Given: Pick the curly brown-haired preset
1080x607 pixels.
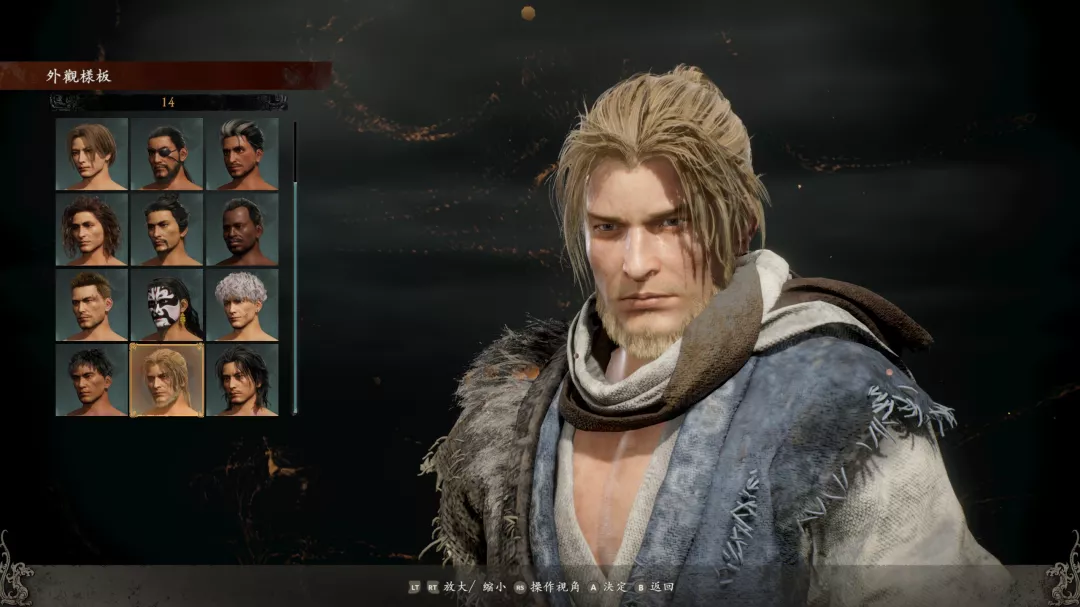Looking at the screenshot, I should coord(92,229).
